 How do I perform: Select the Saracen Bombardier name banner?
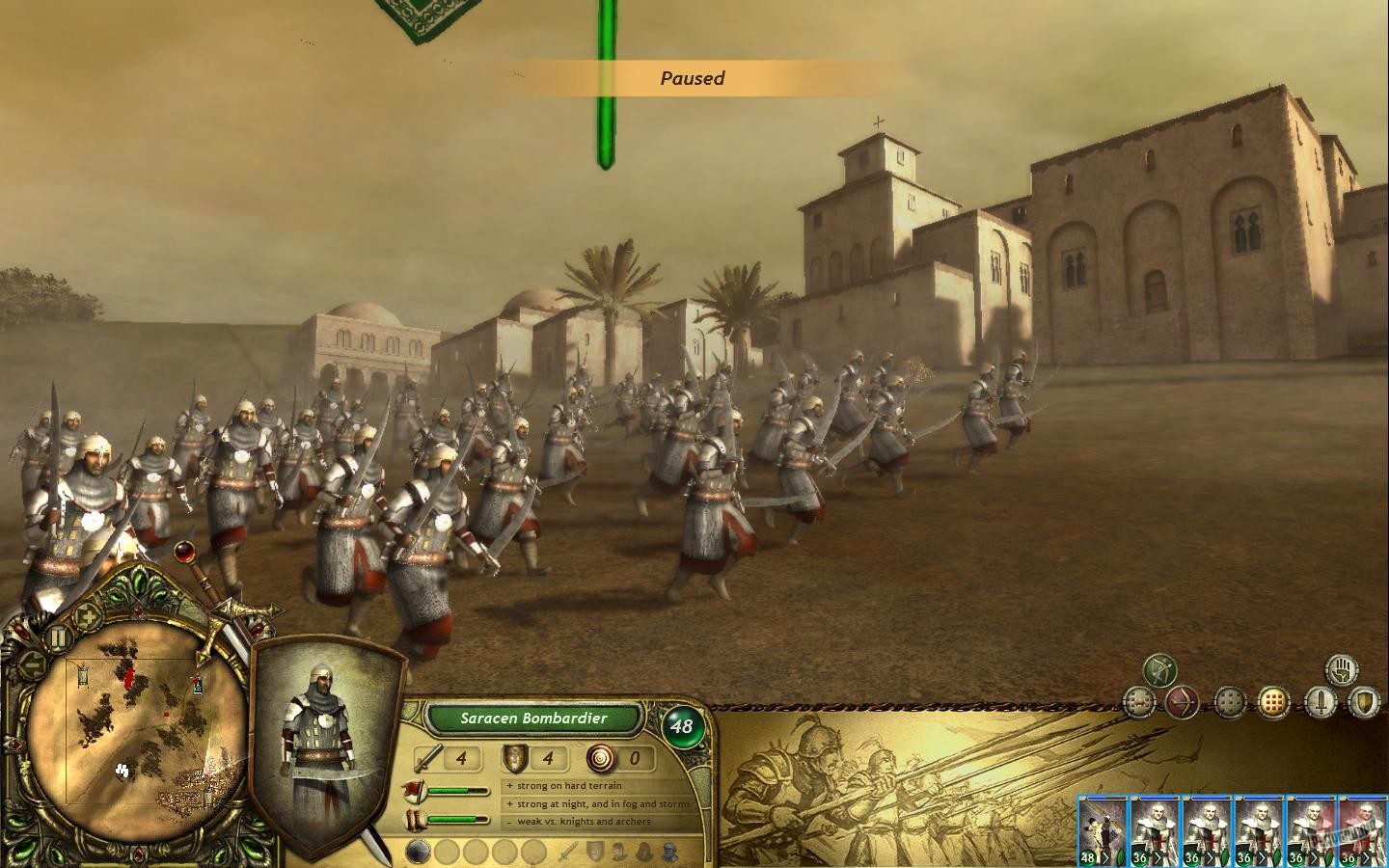(x=533, y=719)
